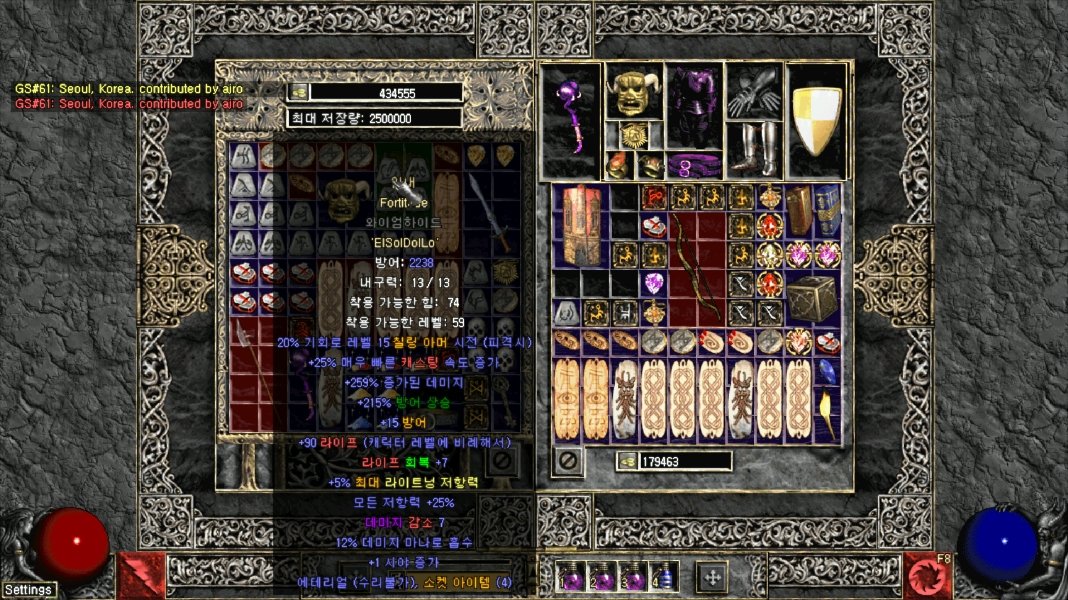Open the Settings overlay button
The height and width of the screenshot is (600, 1068).
[x=28, y=590]
